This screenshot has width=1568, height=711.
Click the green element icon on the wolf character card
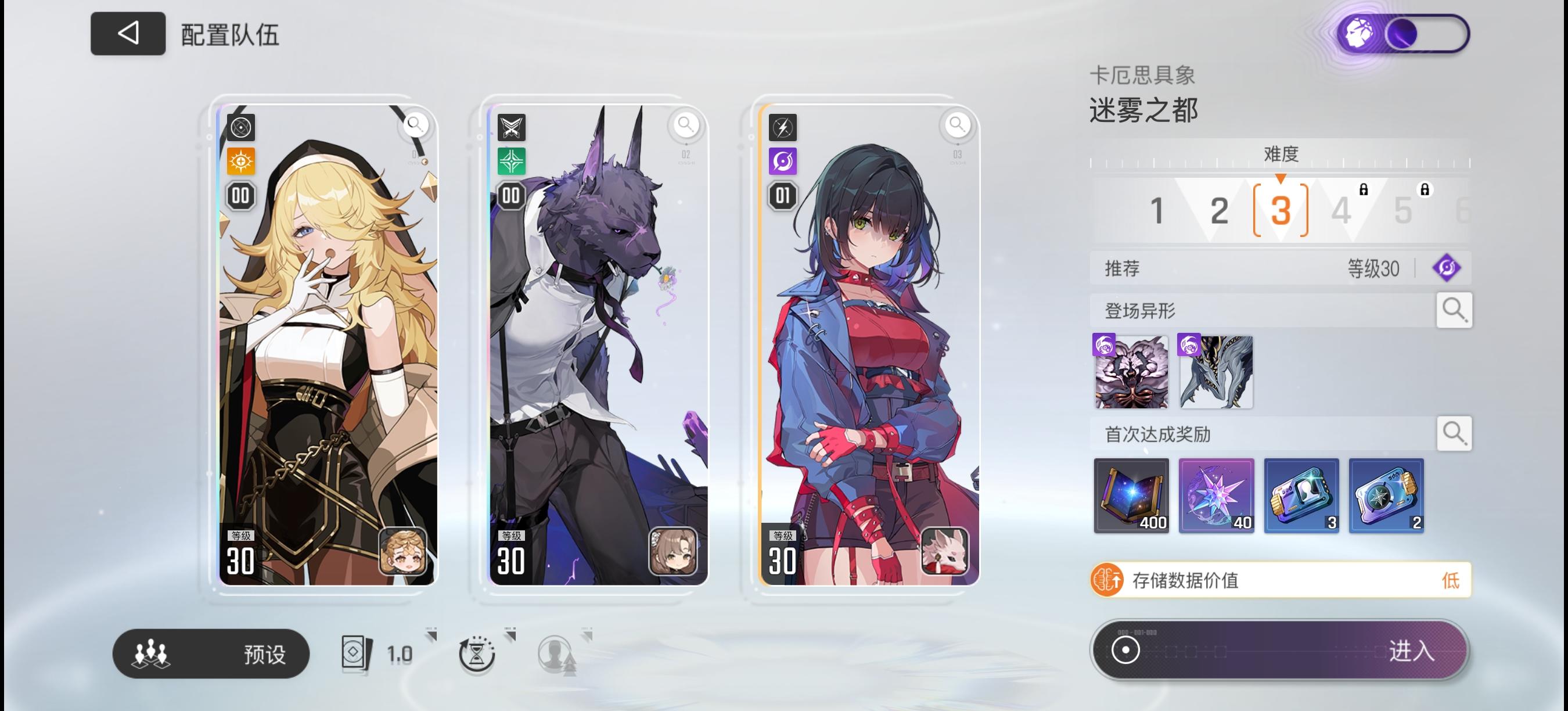[511, 161]
